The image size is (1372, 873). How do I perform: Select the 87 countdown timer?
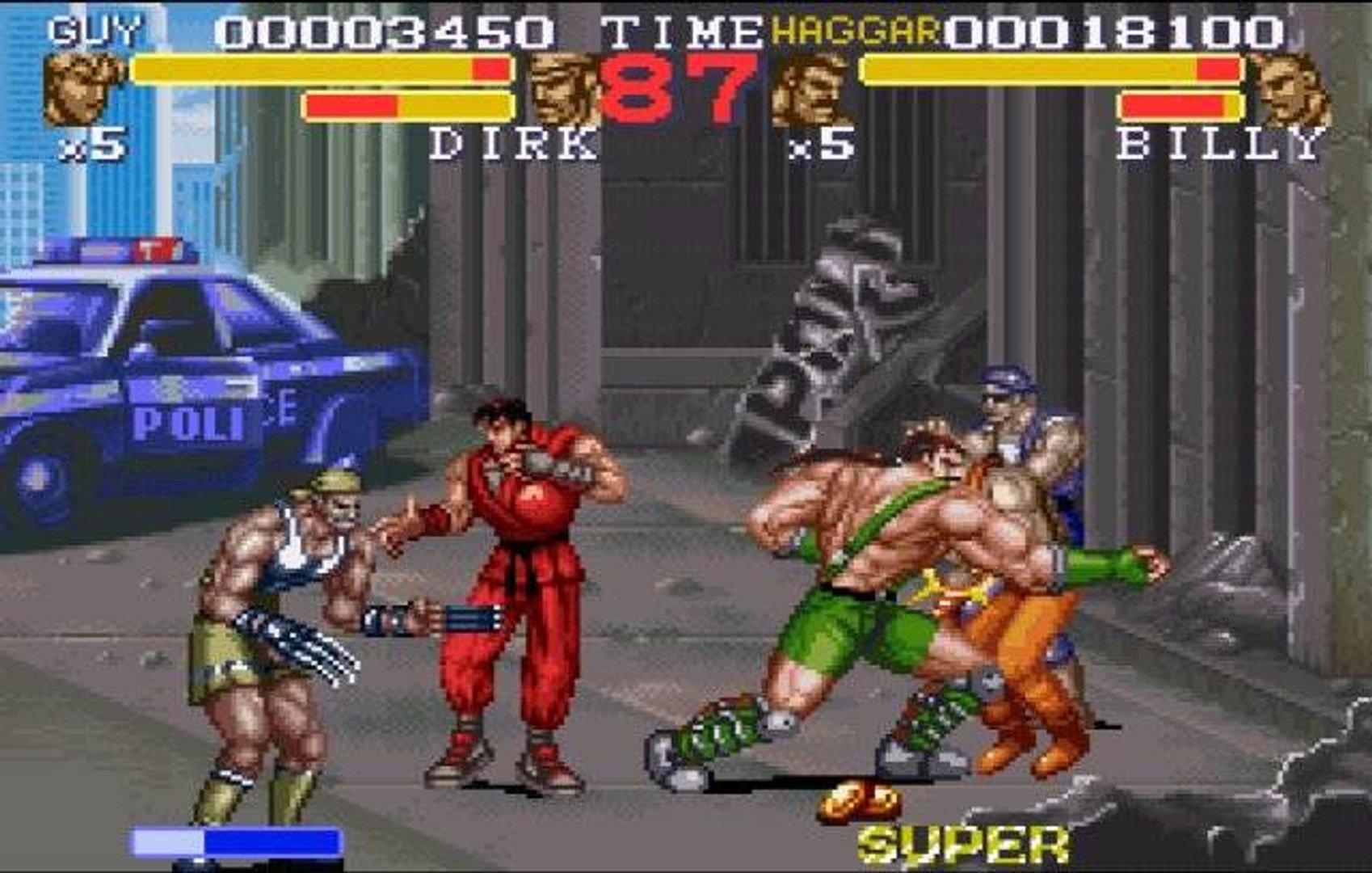[x=683, y=85]
